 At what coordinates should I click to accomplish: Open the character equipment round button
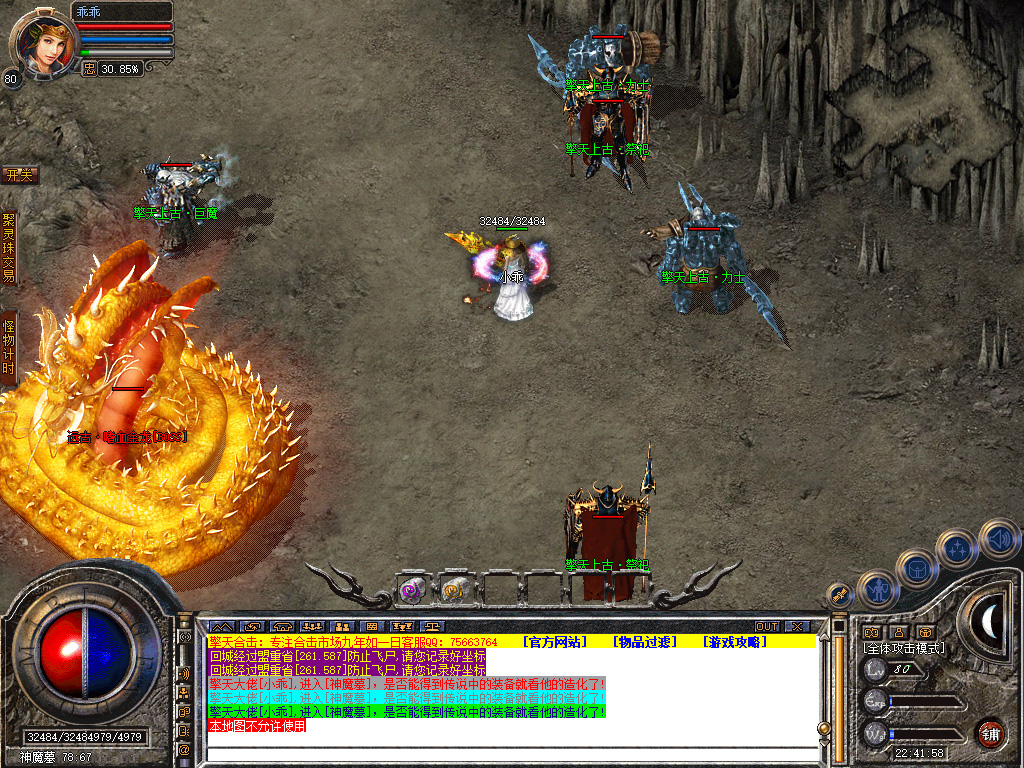(877, 589)
